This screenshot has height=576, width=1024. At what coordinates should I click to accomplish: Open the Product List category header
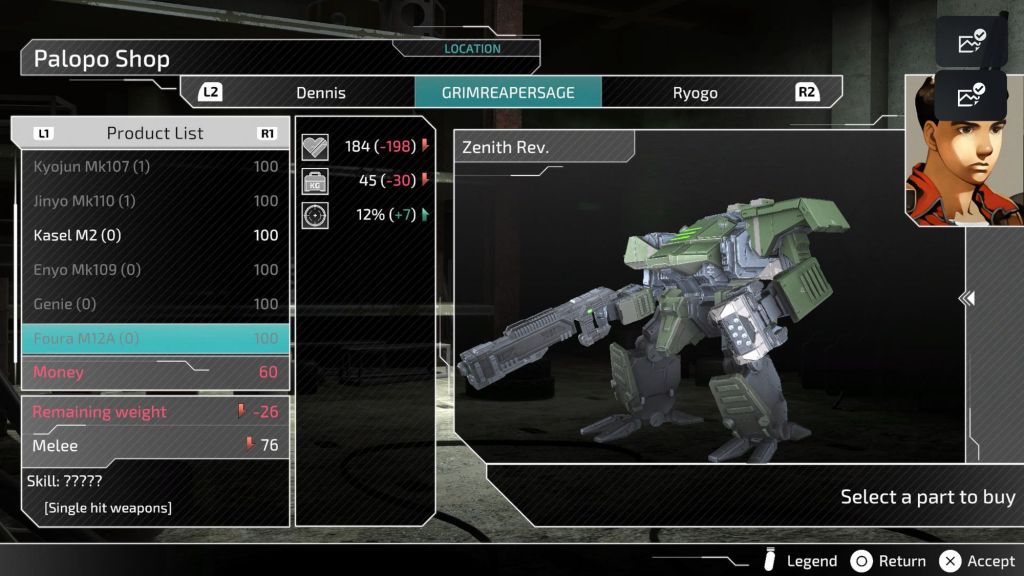point(155,133)
